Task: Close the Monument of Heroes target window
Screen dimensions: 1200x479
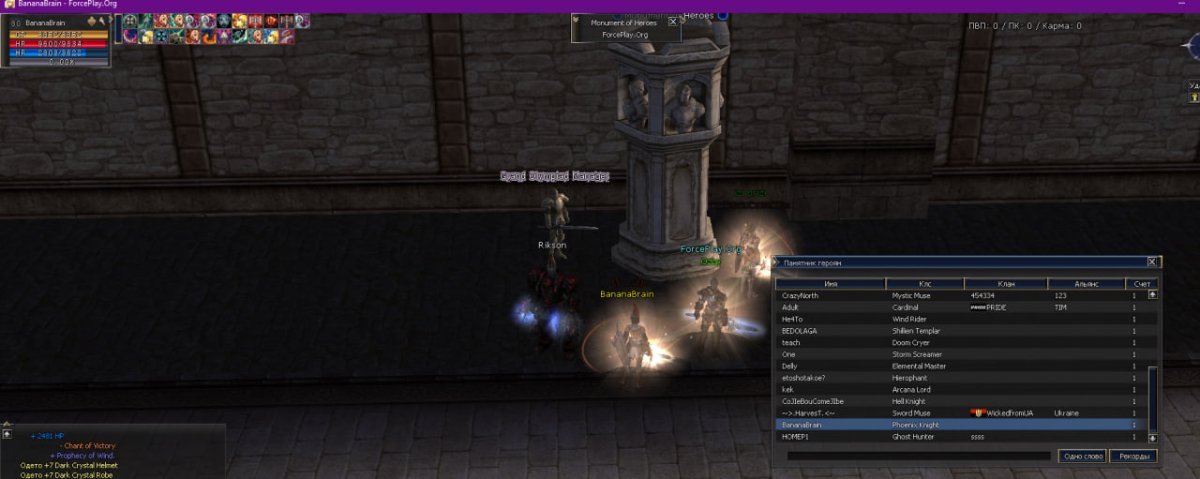Action: click(x=673, y=20)
